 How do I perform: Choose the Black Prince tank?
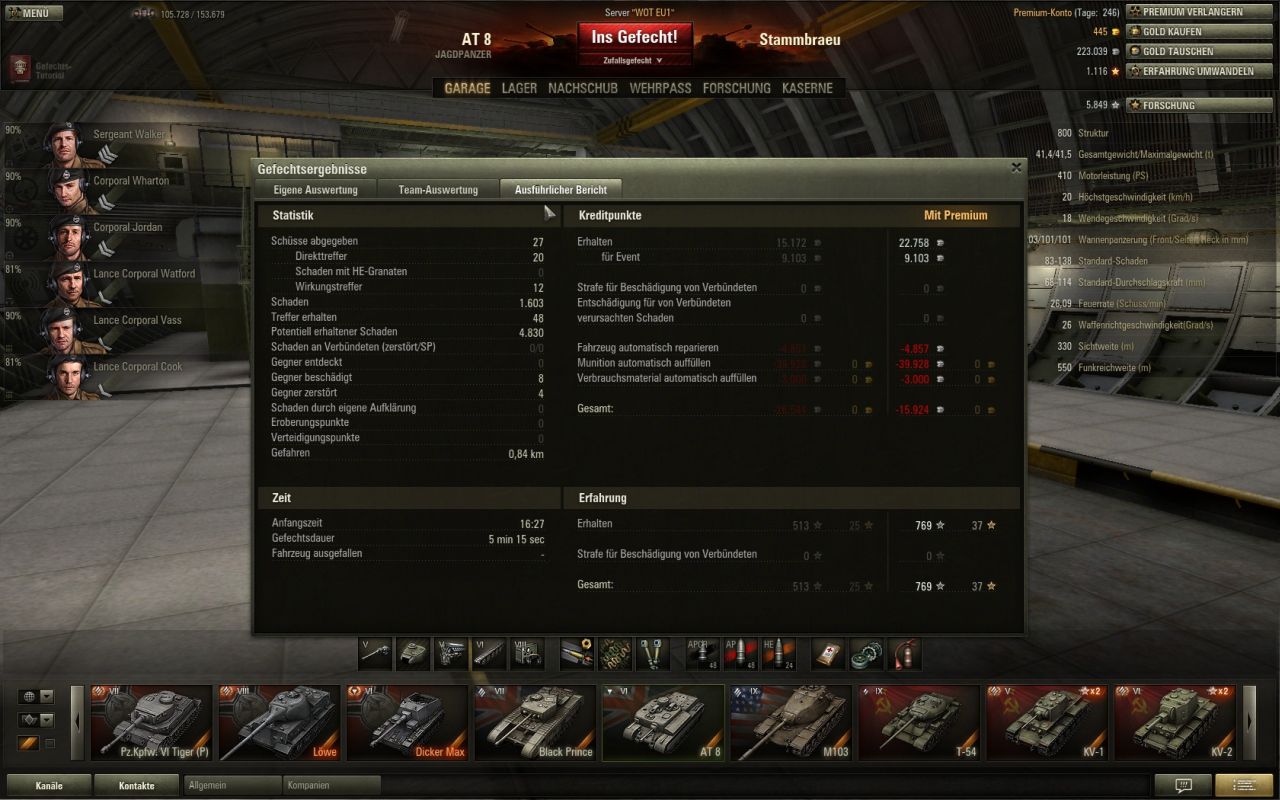[x=535, y=722]
